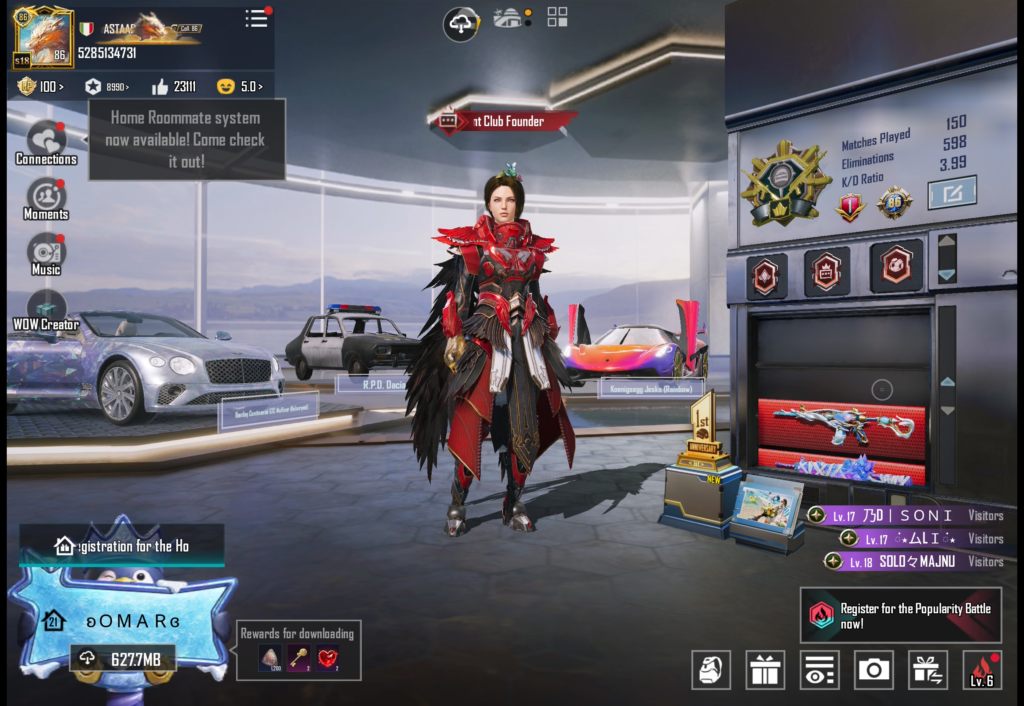
Task: Open the player avatar profile
Action: point(43,38)
